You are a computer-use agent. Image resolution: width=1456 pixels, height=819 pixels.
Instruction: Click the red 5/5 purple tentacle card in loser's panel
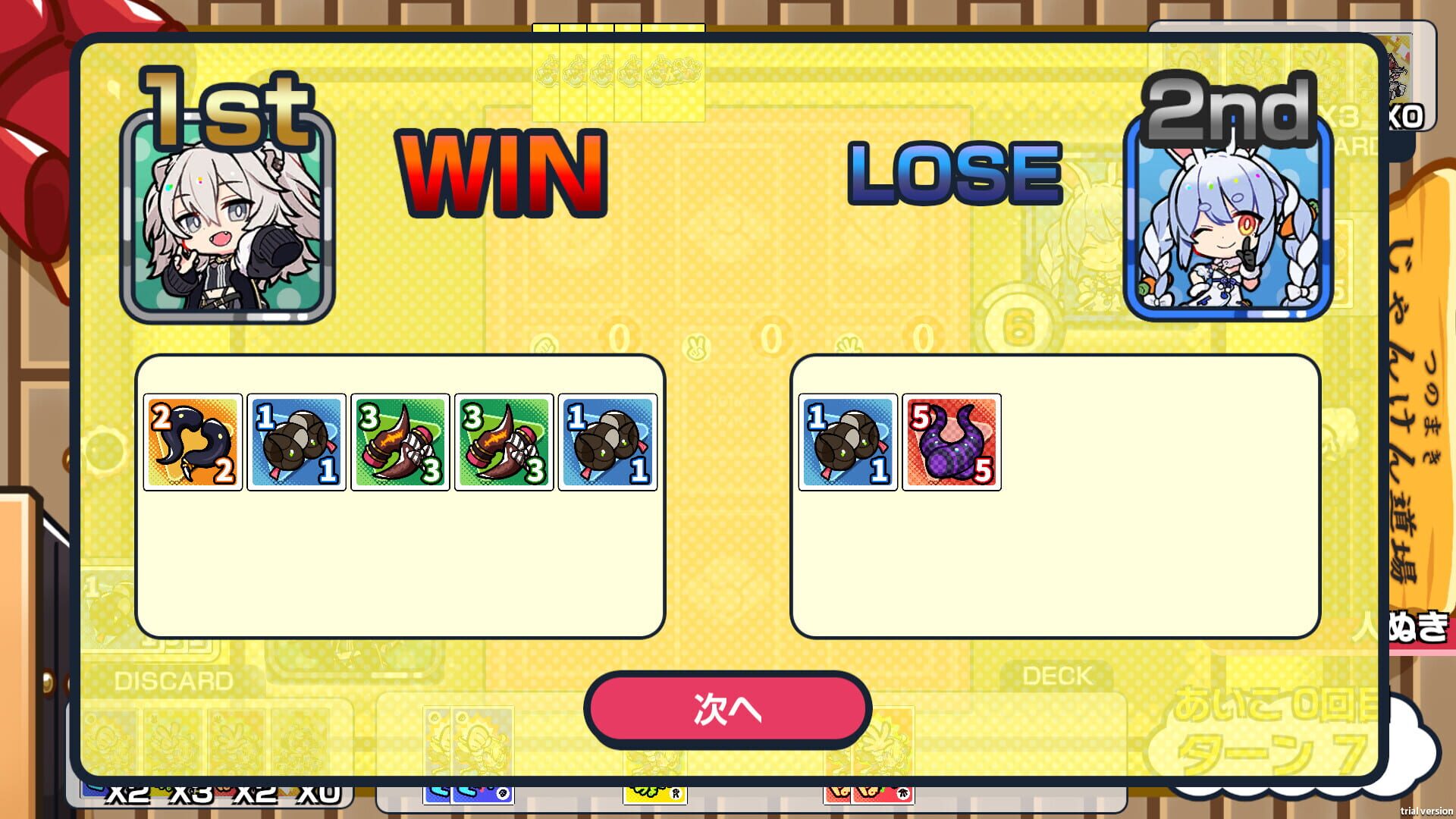click(x=951, y=444)
